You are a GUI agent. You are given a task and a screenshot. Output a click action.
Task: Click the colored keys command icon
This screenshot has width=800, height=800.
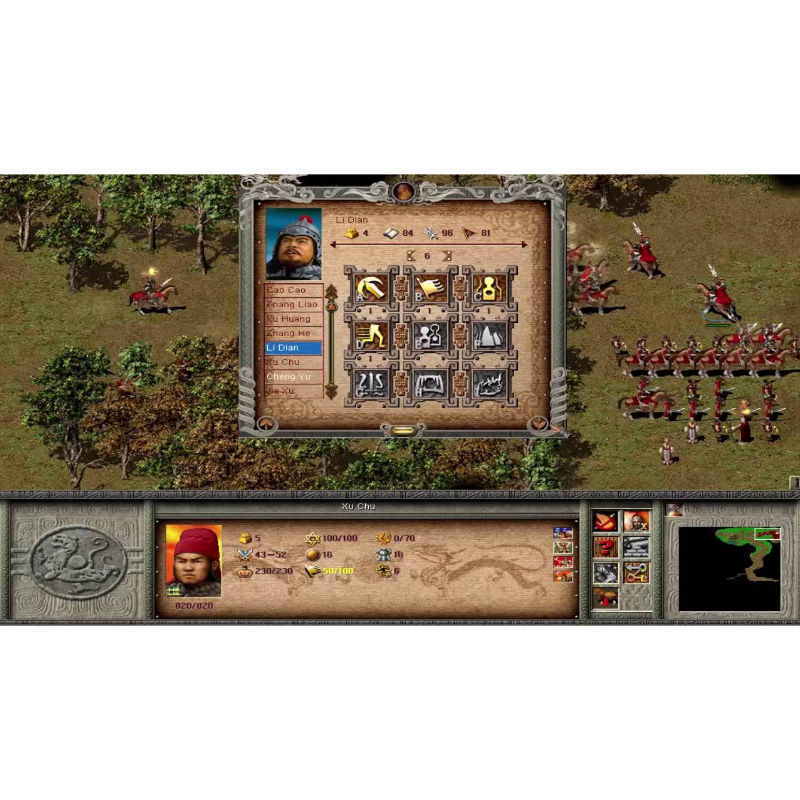[x=636, y=572]
